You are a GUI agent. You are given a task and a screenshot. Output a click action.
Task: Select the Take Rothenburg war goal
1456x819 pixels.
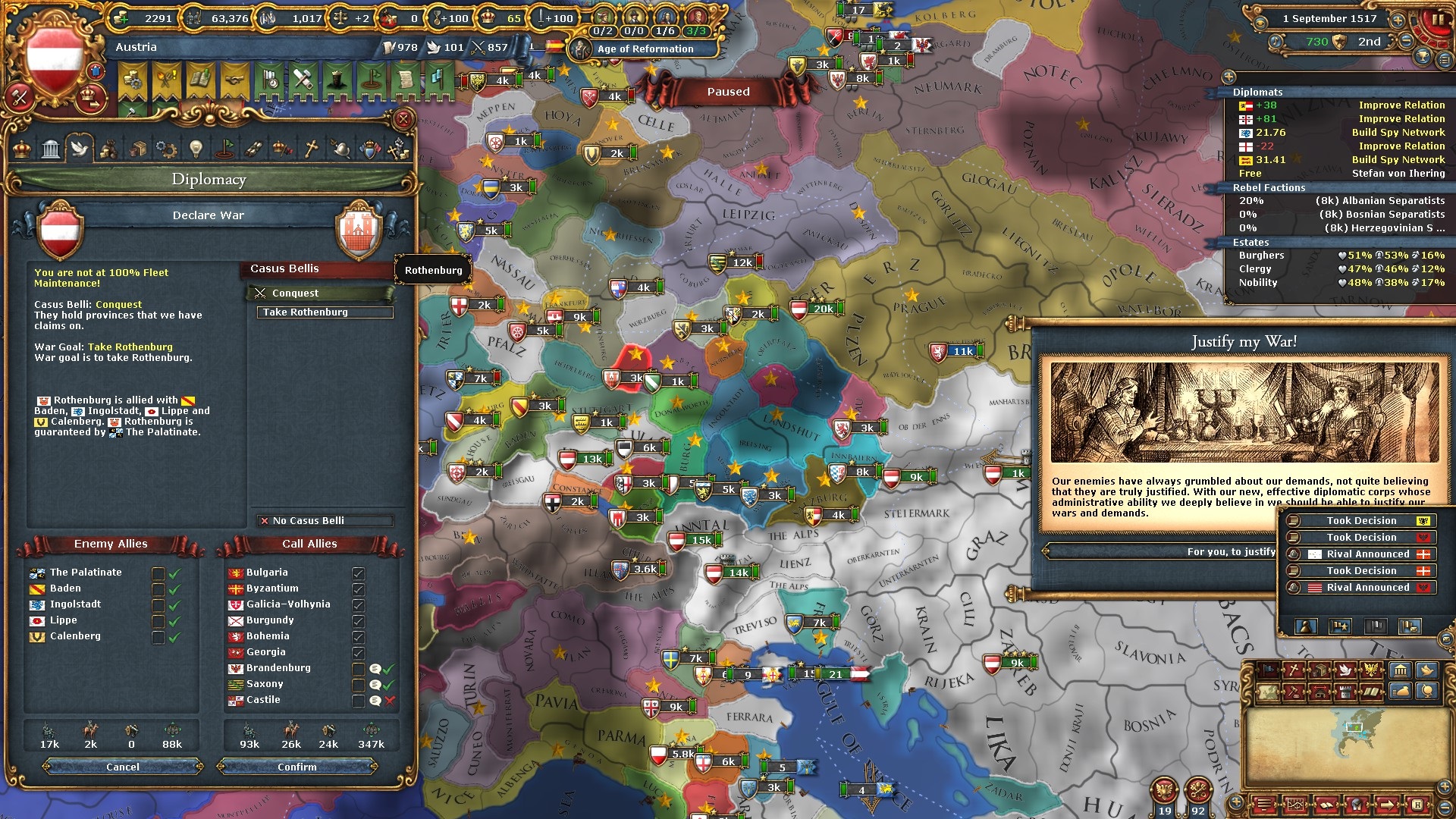325,312
